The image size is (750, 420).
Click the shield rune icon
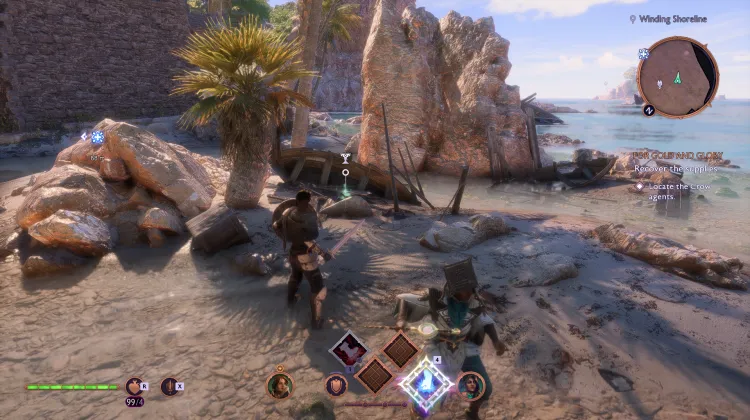(x=336, y=385)
